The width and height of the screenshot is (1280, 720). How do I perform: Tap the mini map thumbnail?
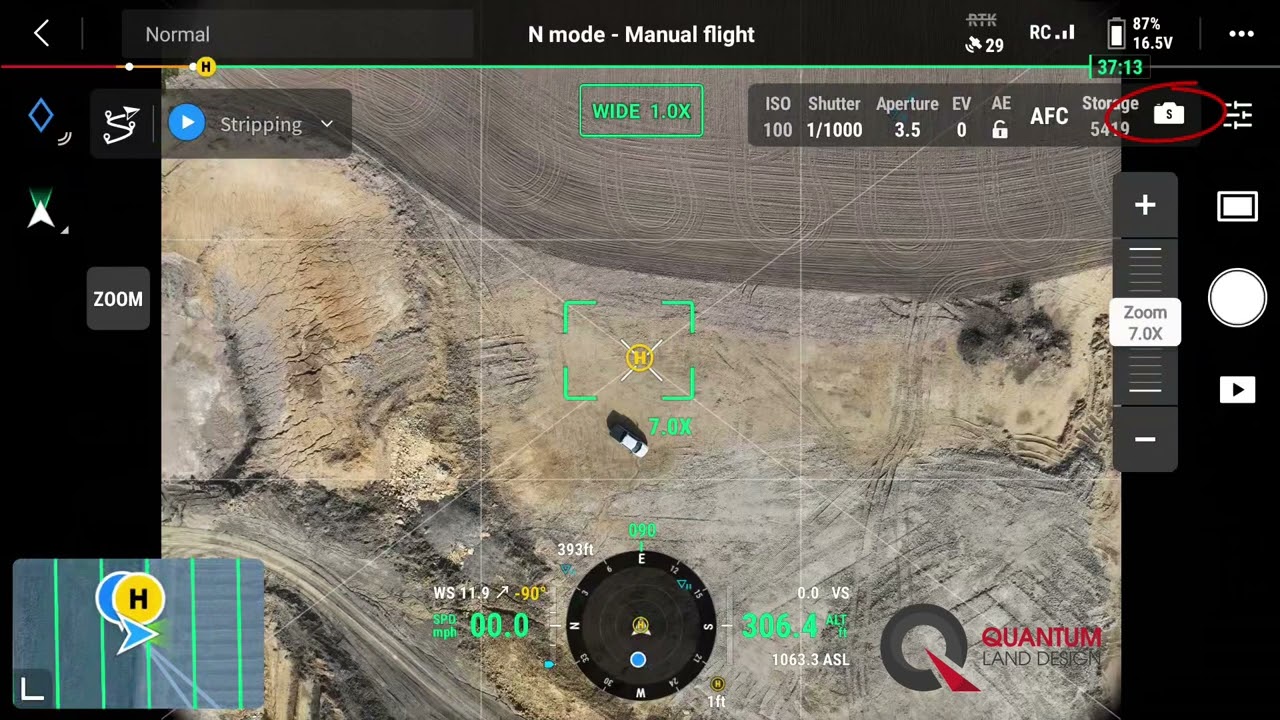(x=137, y=632)
